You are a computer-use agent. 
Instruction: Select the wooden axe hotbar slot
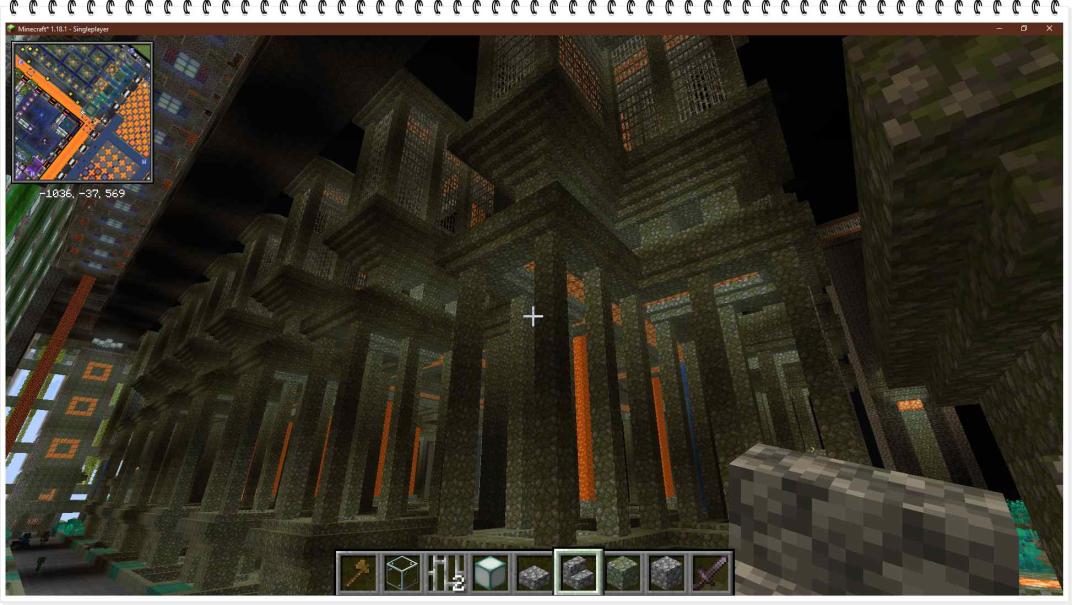coord(357,572)
